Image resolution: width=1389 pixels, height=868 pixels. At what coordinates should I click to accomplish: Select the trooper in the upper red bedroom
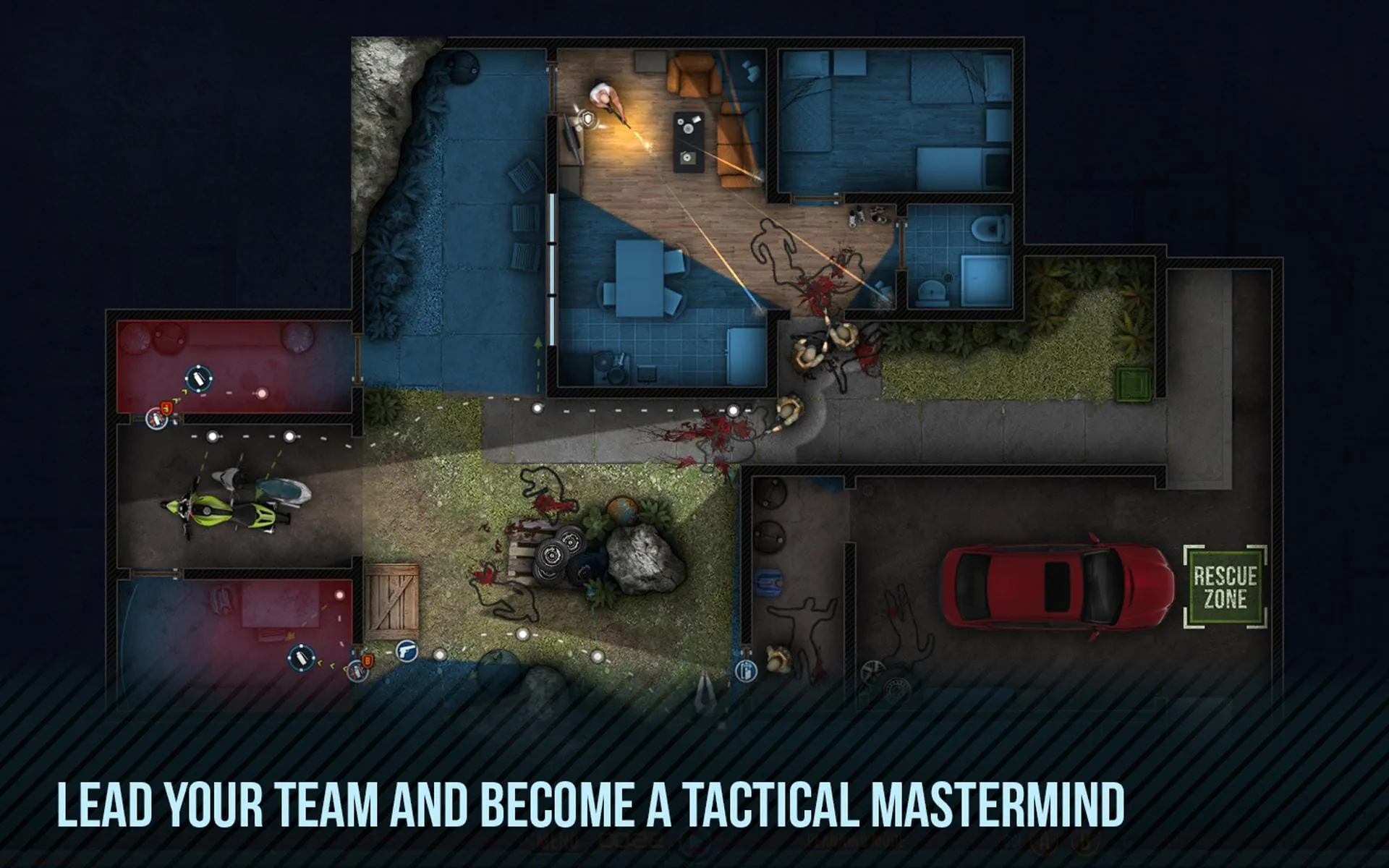[199, 379]
